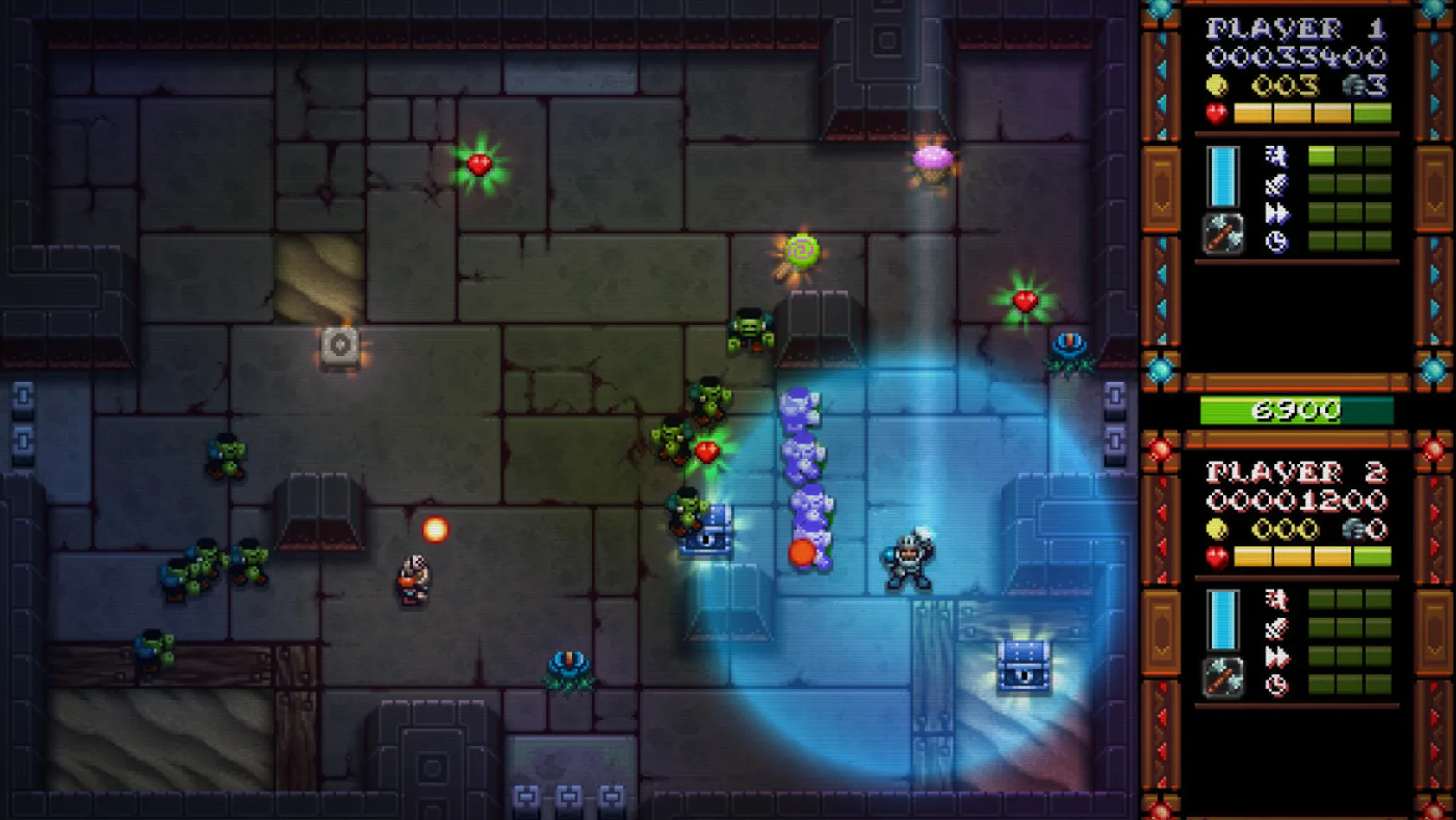Click Player 2's fast-forward speed upgrade icon
1456x820 pixels.
coord(1277,658)
